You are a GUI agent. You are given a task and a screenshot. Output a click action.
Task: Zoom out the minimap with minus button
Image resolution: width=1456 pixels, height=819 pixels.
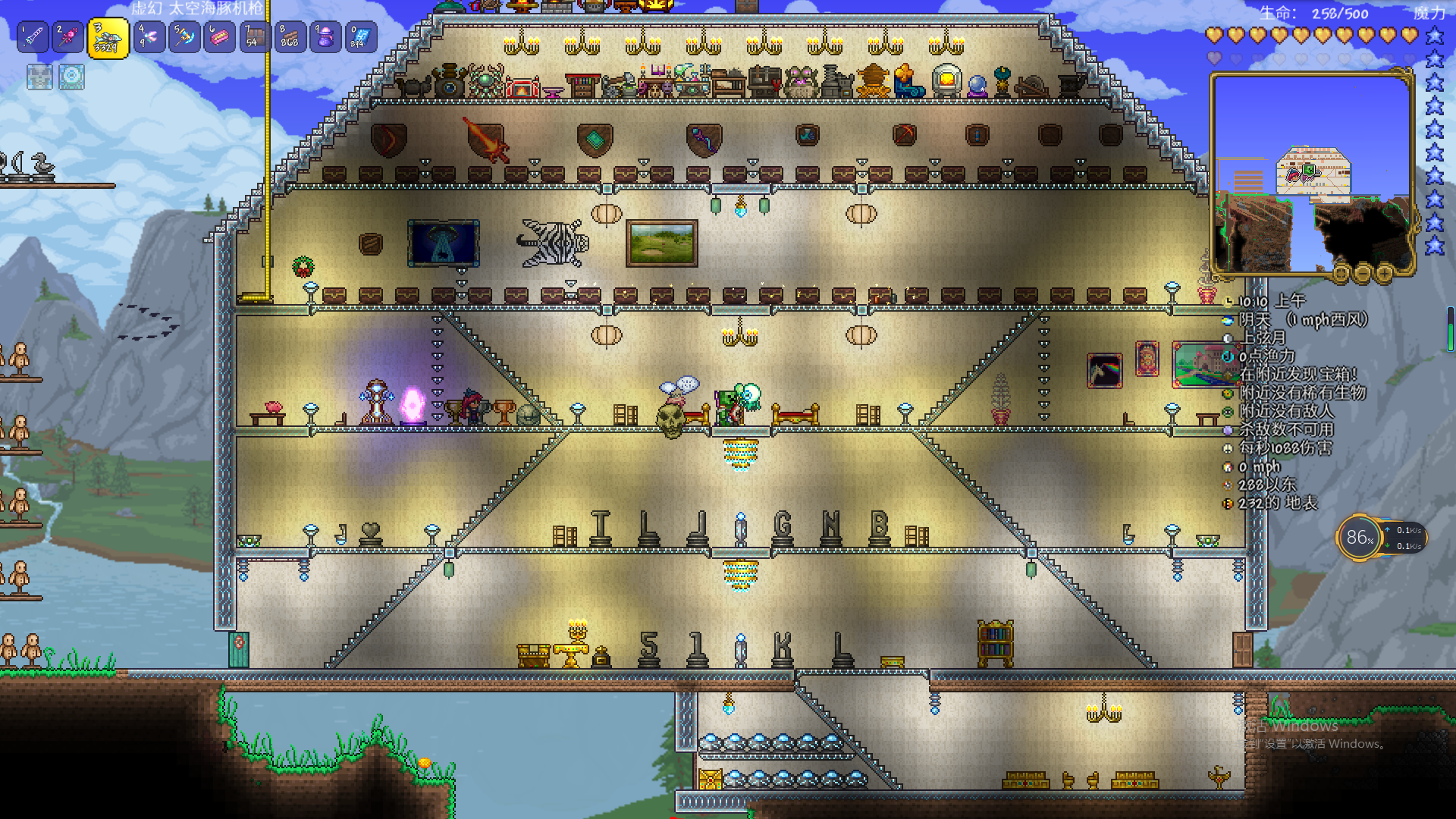[x=1363, y=272]
